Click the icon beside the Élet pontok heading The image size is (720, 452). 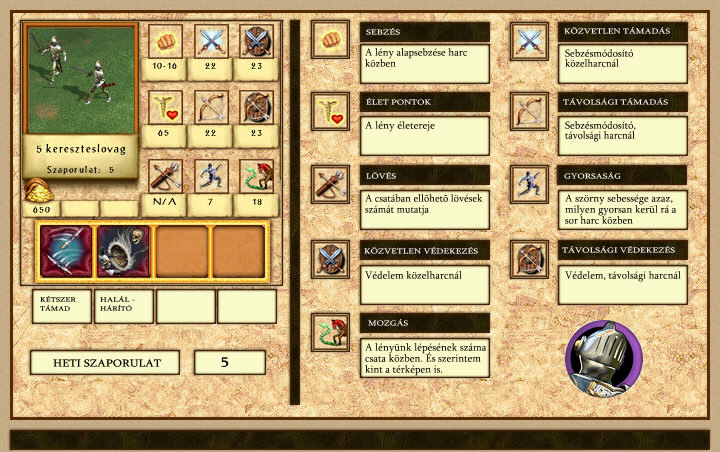click(x=329, y=111)
